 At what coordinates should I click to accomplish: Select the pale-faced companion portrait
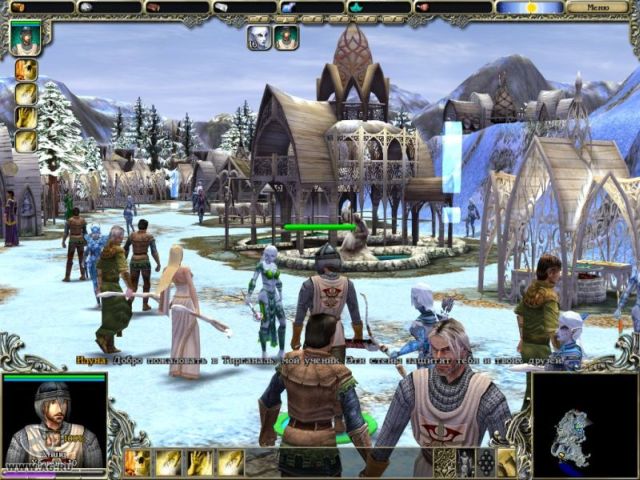259,38
